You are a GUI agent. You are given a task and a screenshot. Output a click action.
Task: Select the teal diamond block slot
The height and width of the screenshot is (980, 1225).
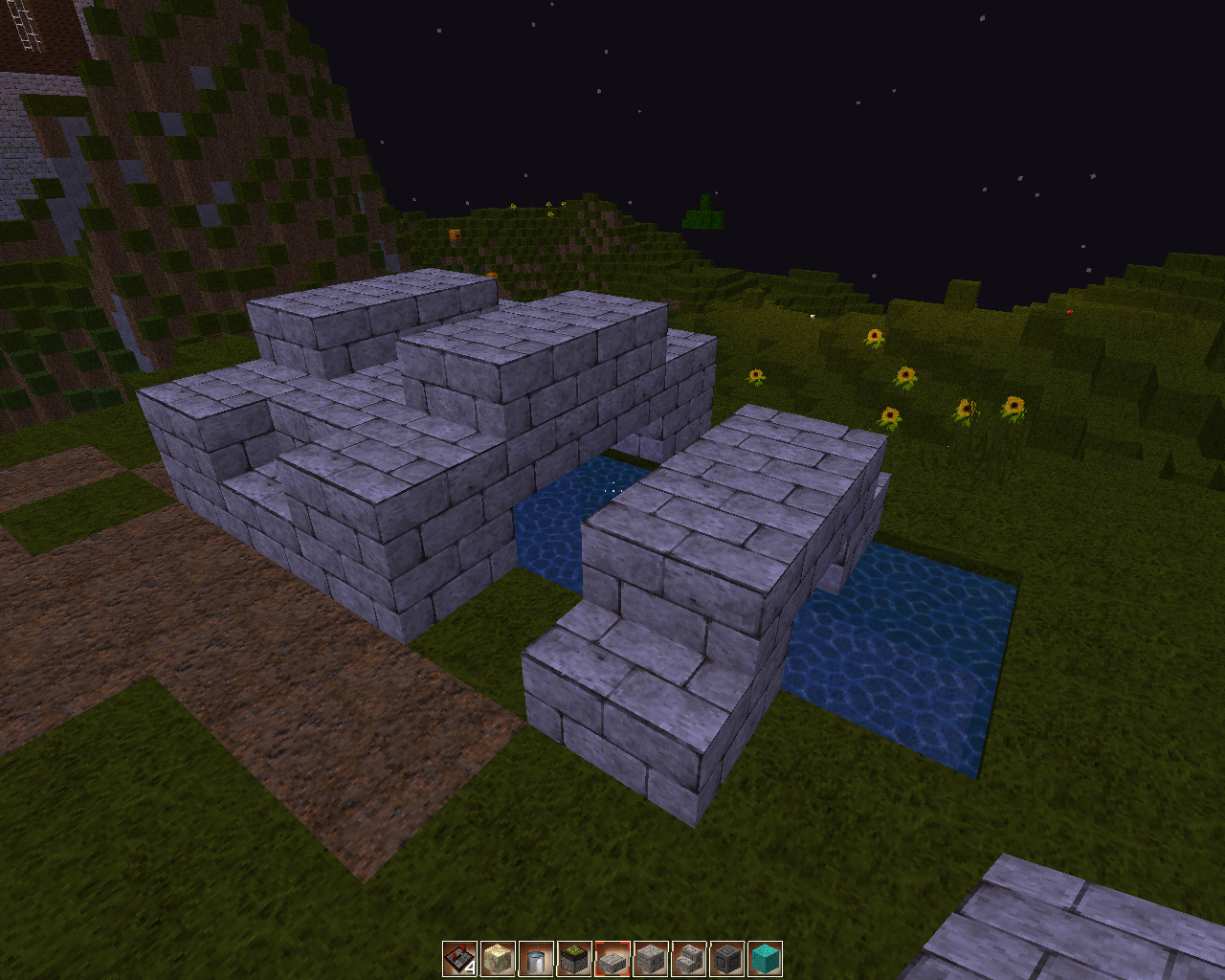766,958
